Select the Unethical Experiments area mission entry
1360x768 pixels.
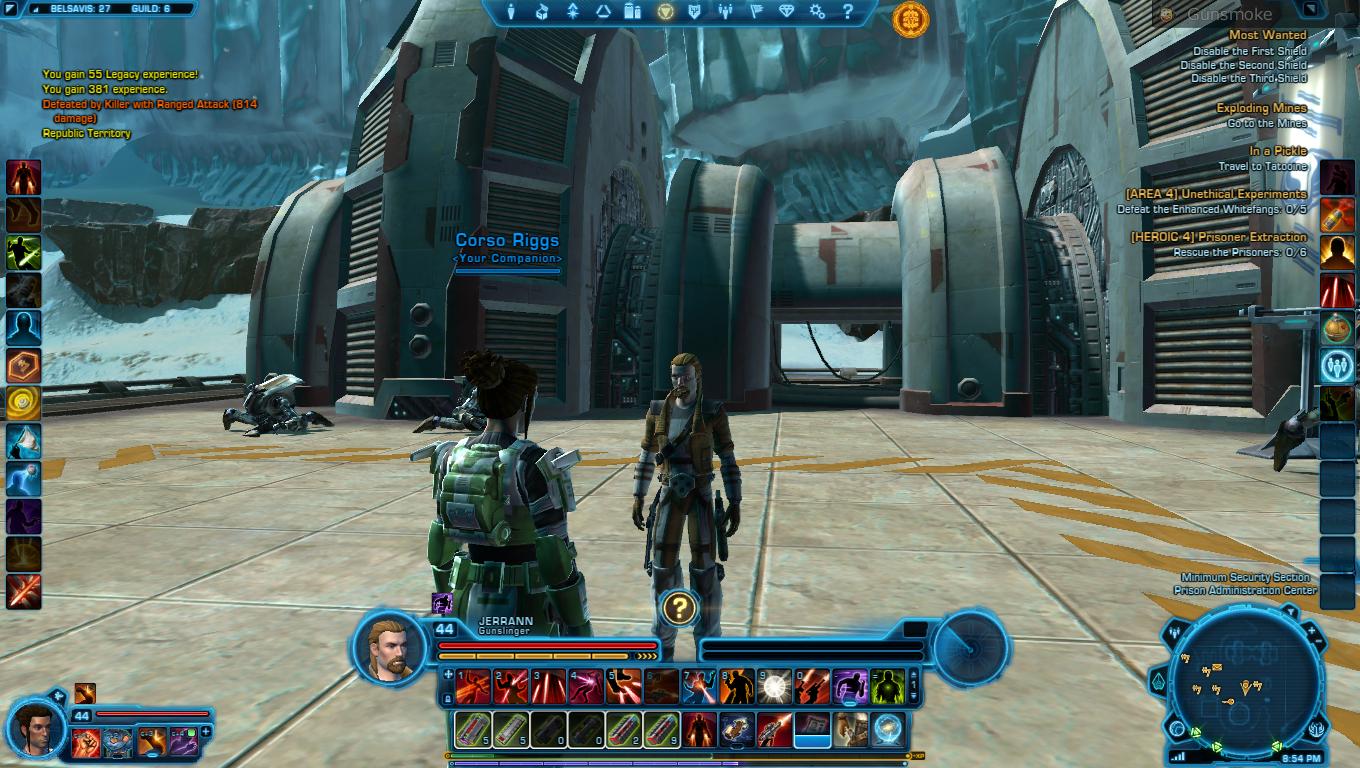[x=1215, y=194]
